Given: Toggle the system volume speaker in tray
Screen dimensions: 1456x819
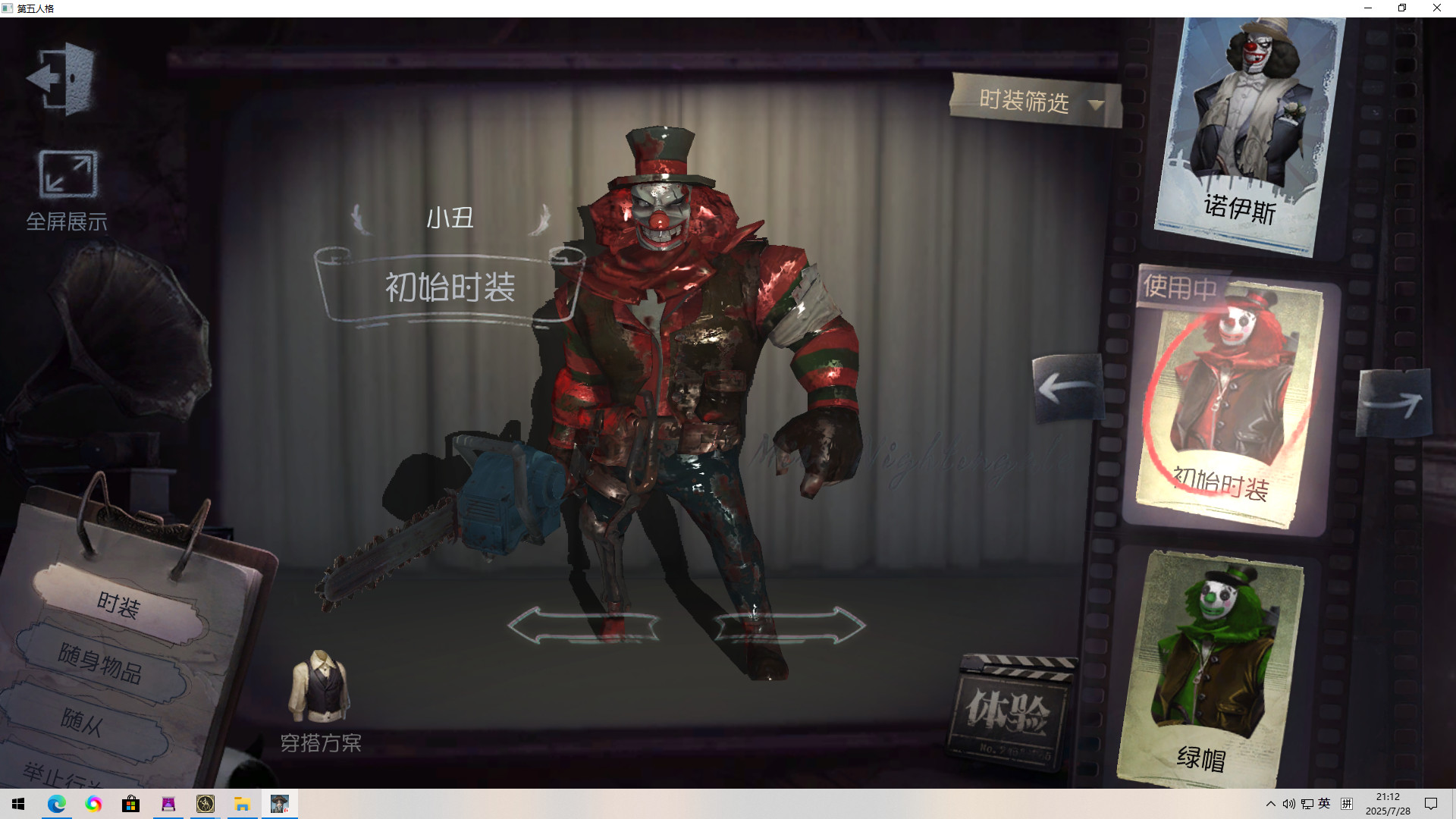Looking at the screenshot, I should [x=1289, y=803].
